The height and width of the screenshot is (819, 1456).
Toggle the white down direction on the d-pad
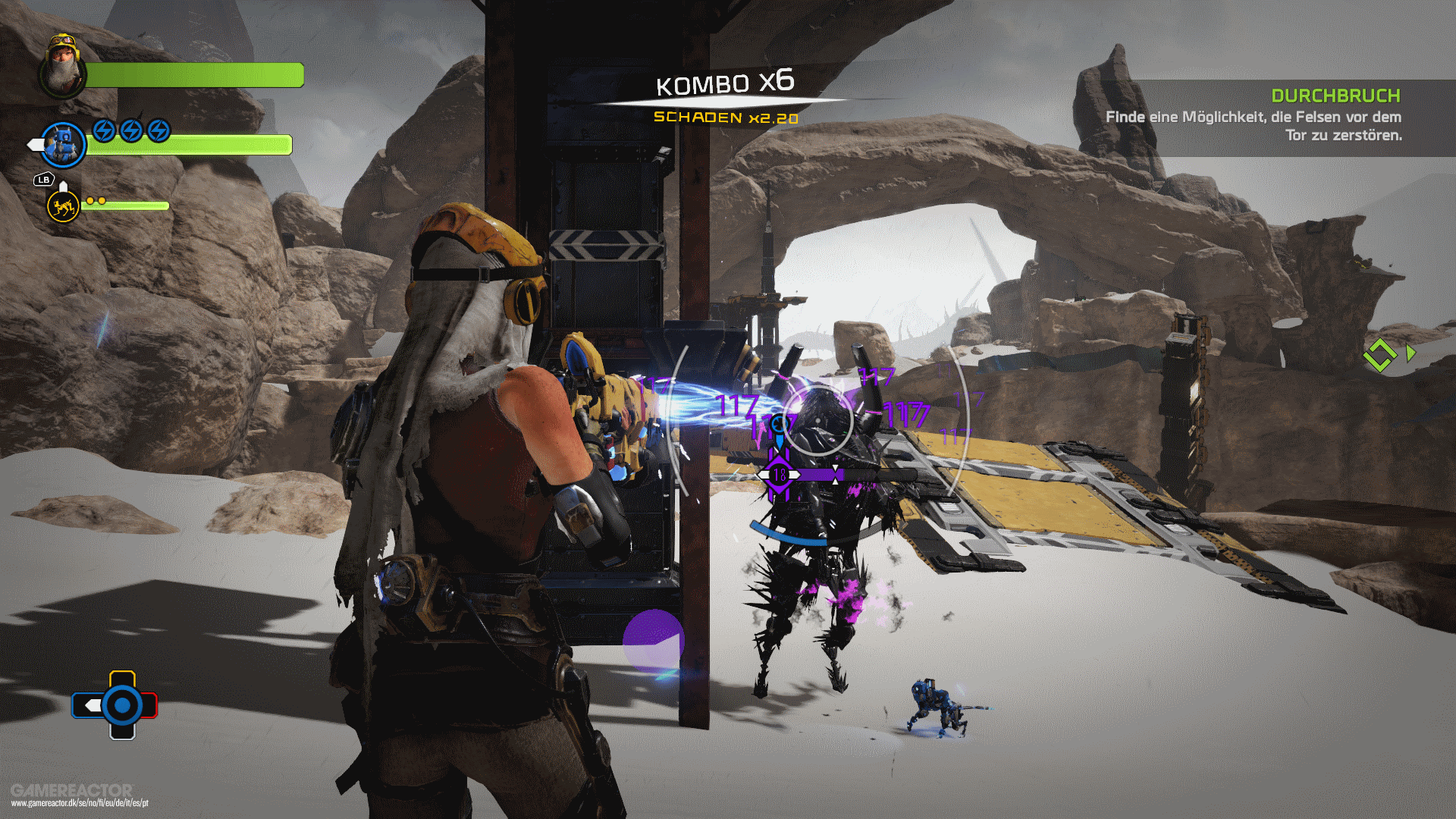click(122, 734)
